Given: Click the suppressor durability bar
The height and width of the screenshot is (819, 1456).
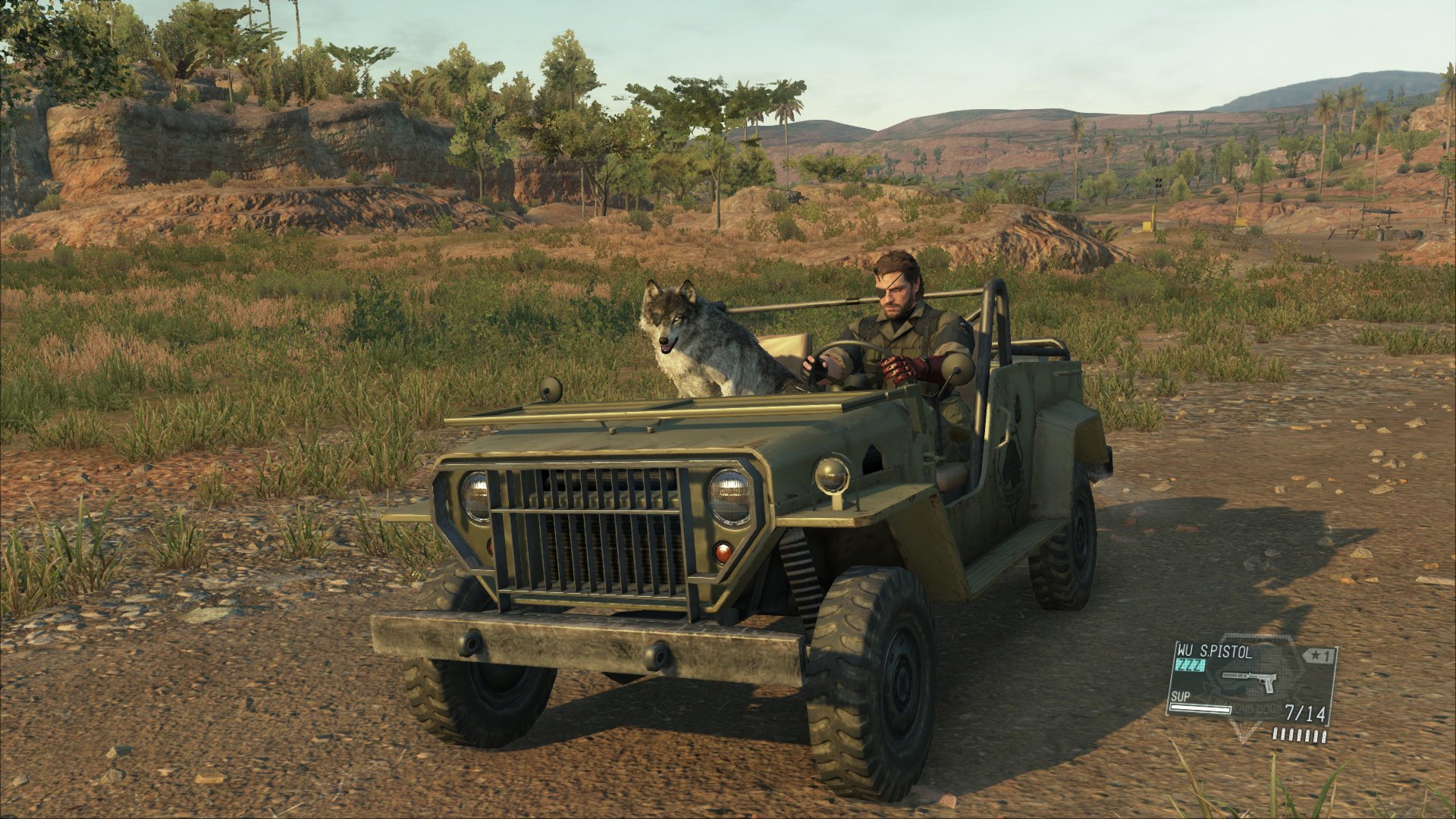Looking at the screenshot, I should pos(1201,708).
